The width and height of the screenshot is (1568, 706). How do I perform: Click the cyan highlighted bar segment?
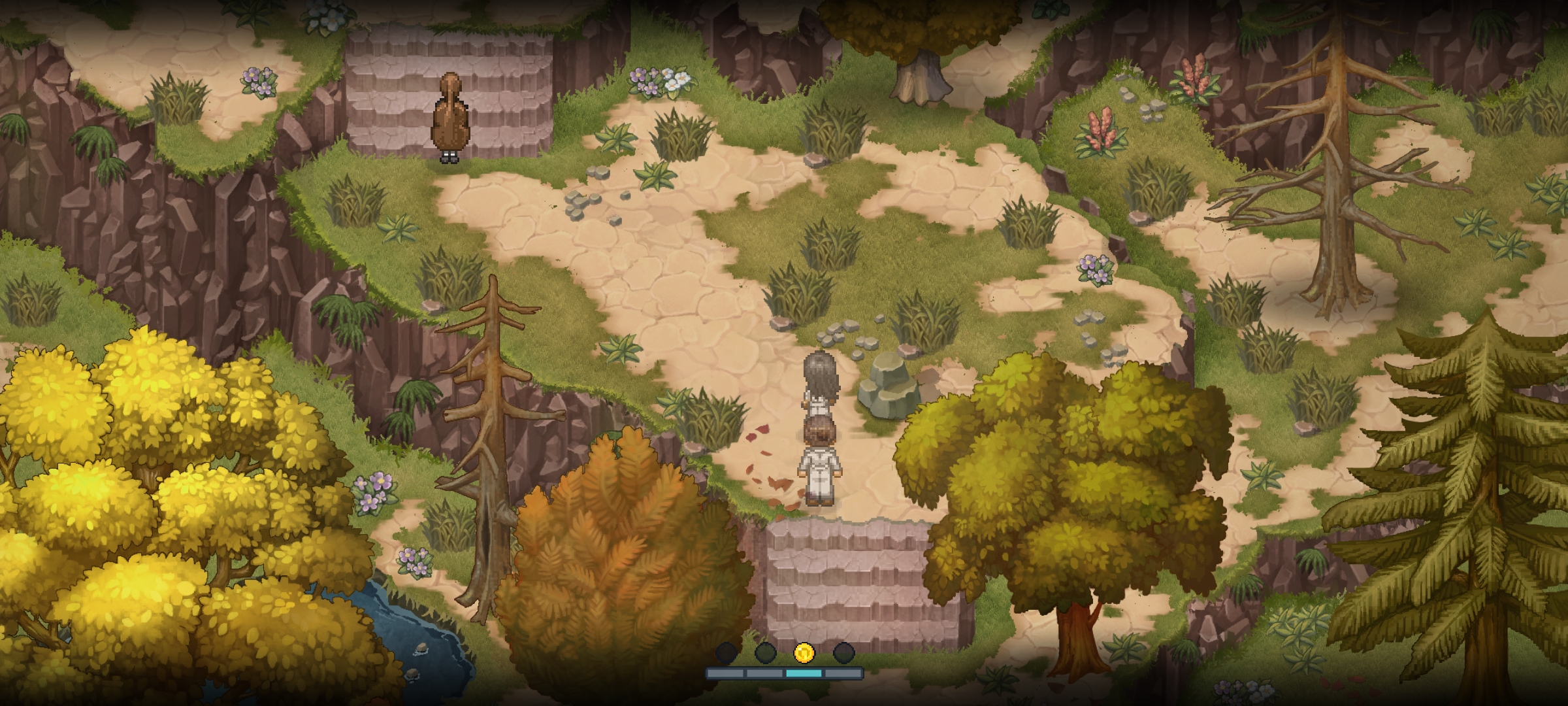[x=804, y=673]
